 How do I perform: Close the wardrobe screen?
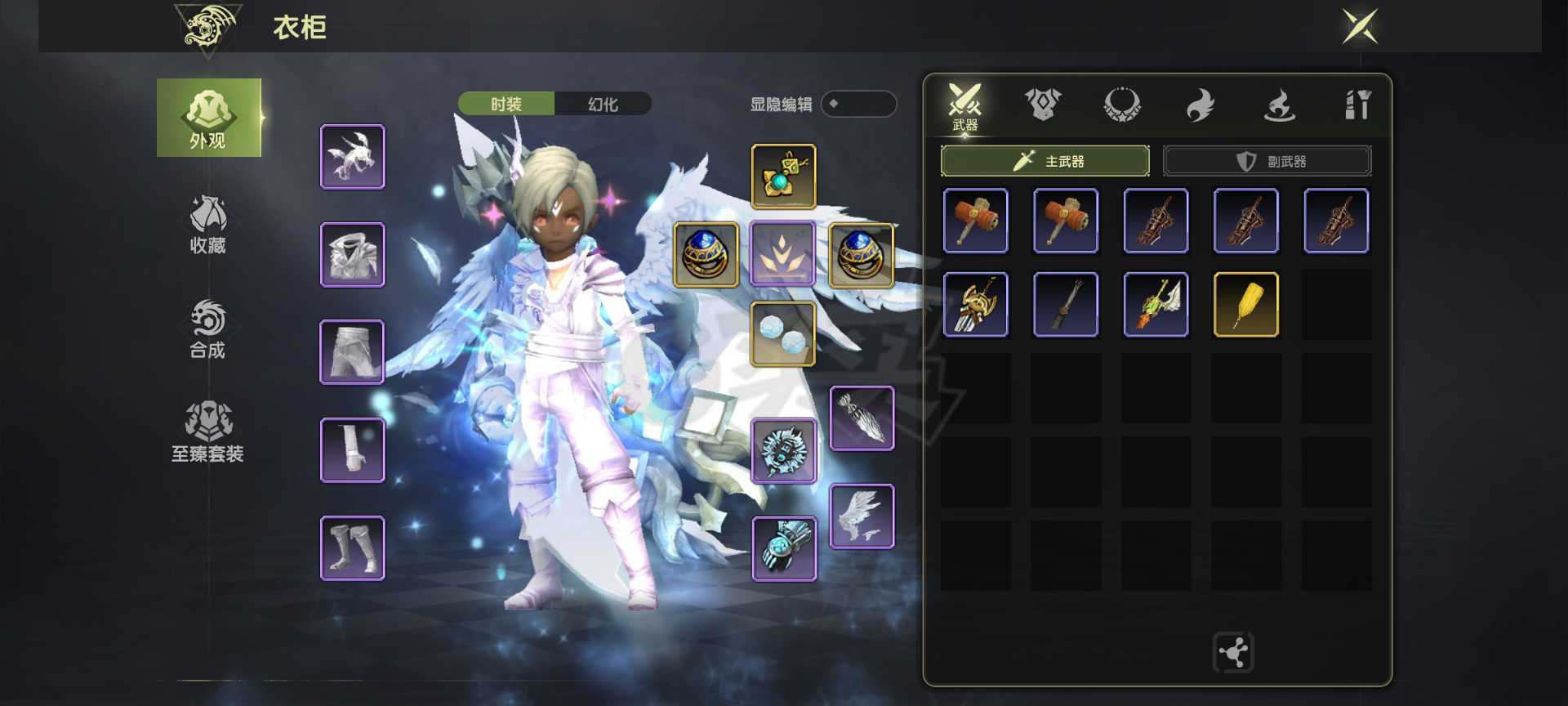pyautogui.click(x=1360, y=26)
